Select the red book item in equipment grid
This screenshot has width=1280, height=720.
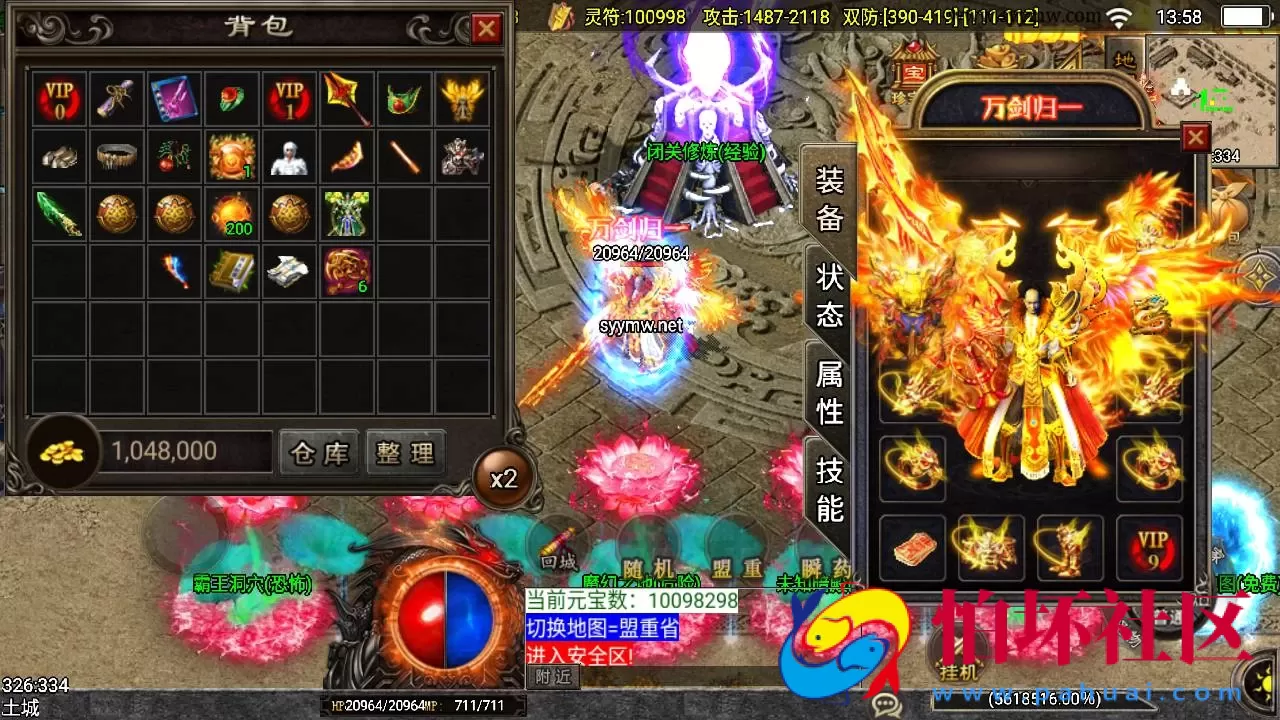(913, 550)
